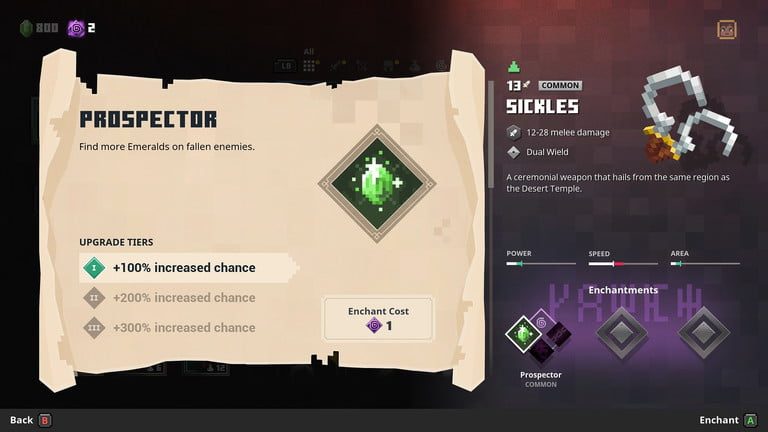Viewport: 768px width, 432px height.
Task: Choose the +200% increased chance tier
Action: tap(183, 298)
